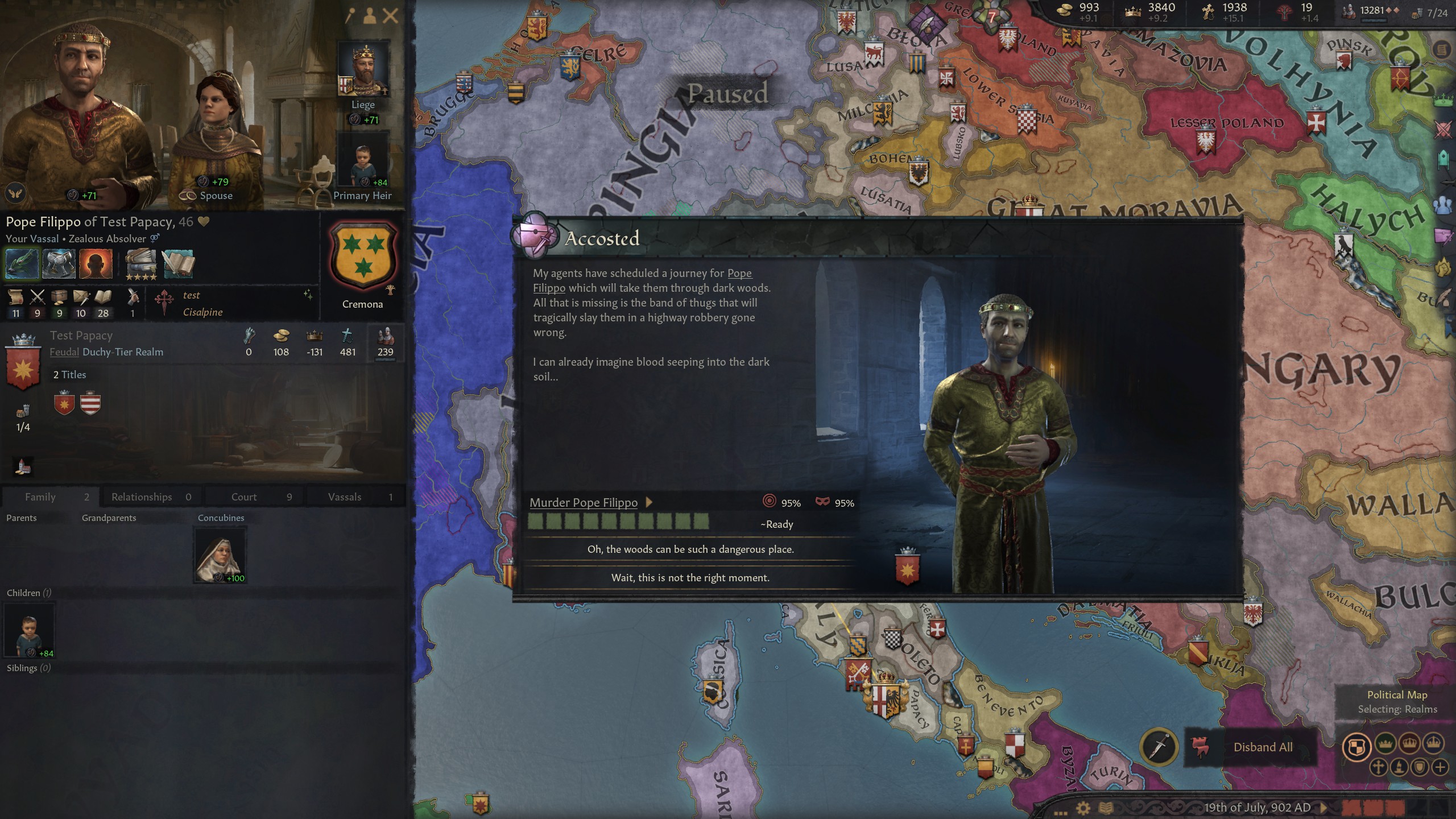The height and width of the screenshot is (819, 1456).
Task: Choose "Oh, the woods can be such a dangerous place."
Action: coord(690,549)
